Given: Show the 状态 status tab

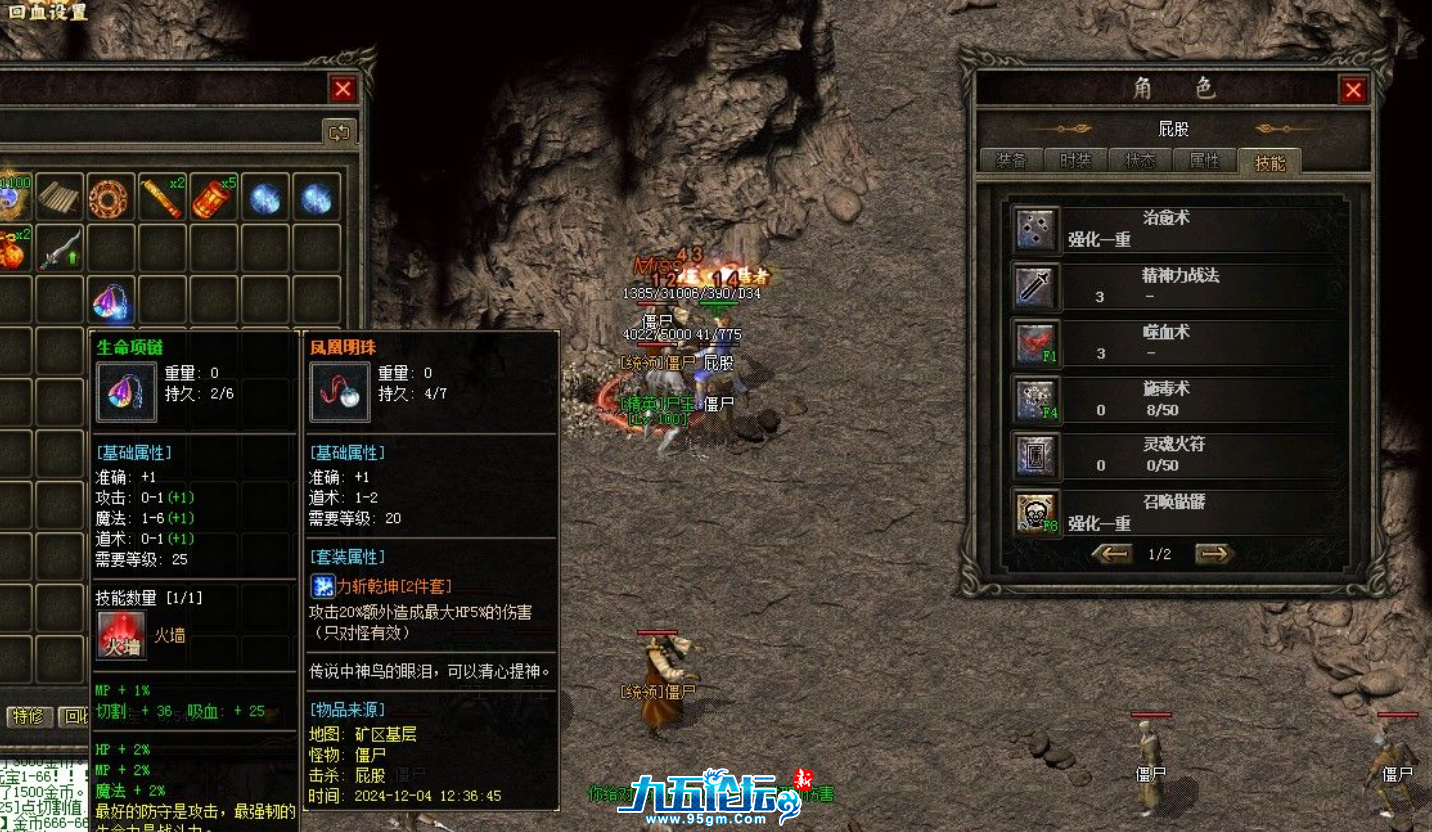Looking at the screenshot, I should click(1140, 161).
